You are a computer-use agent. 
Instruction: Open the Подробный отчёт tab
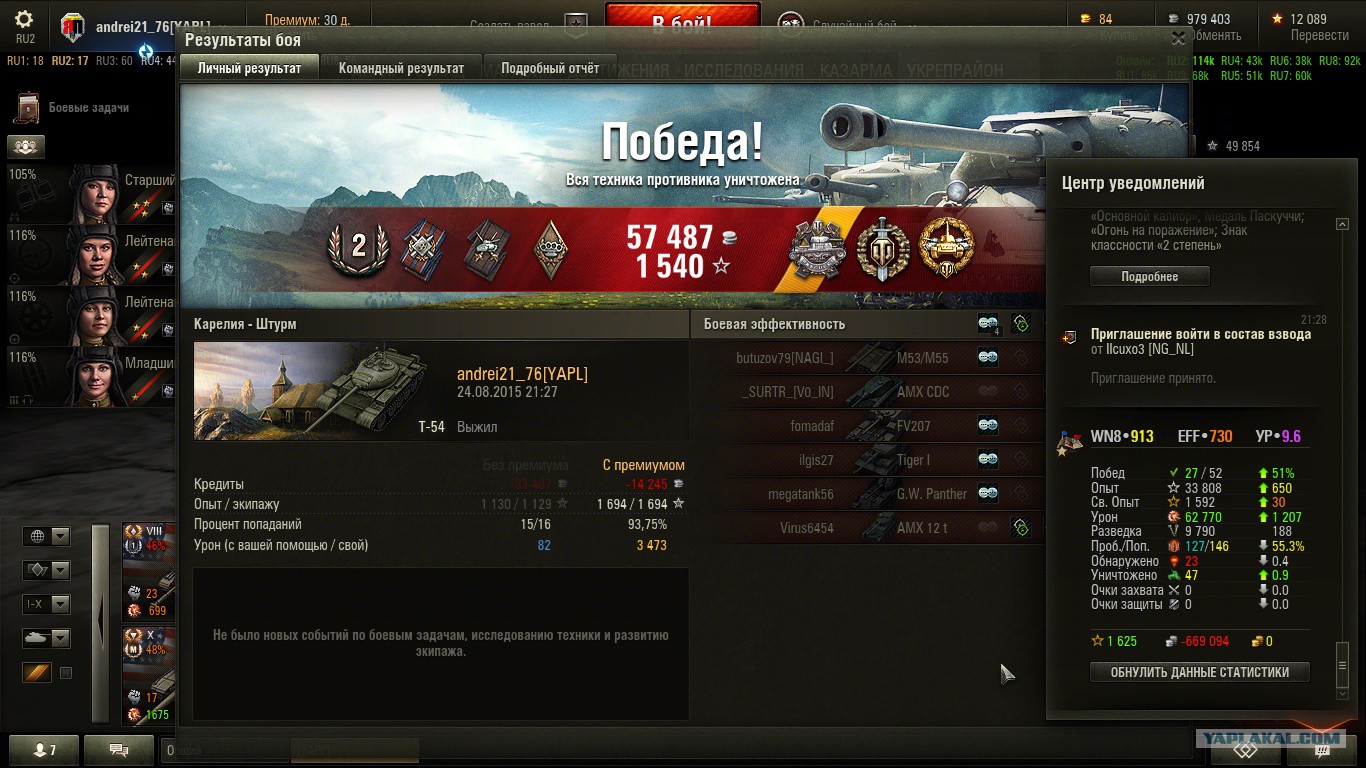coord(550,68)
